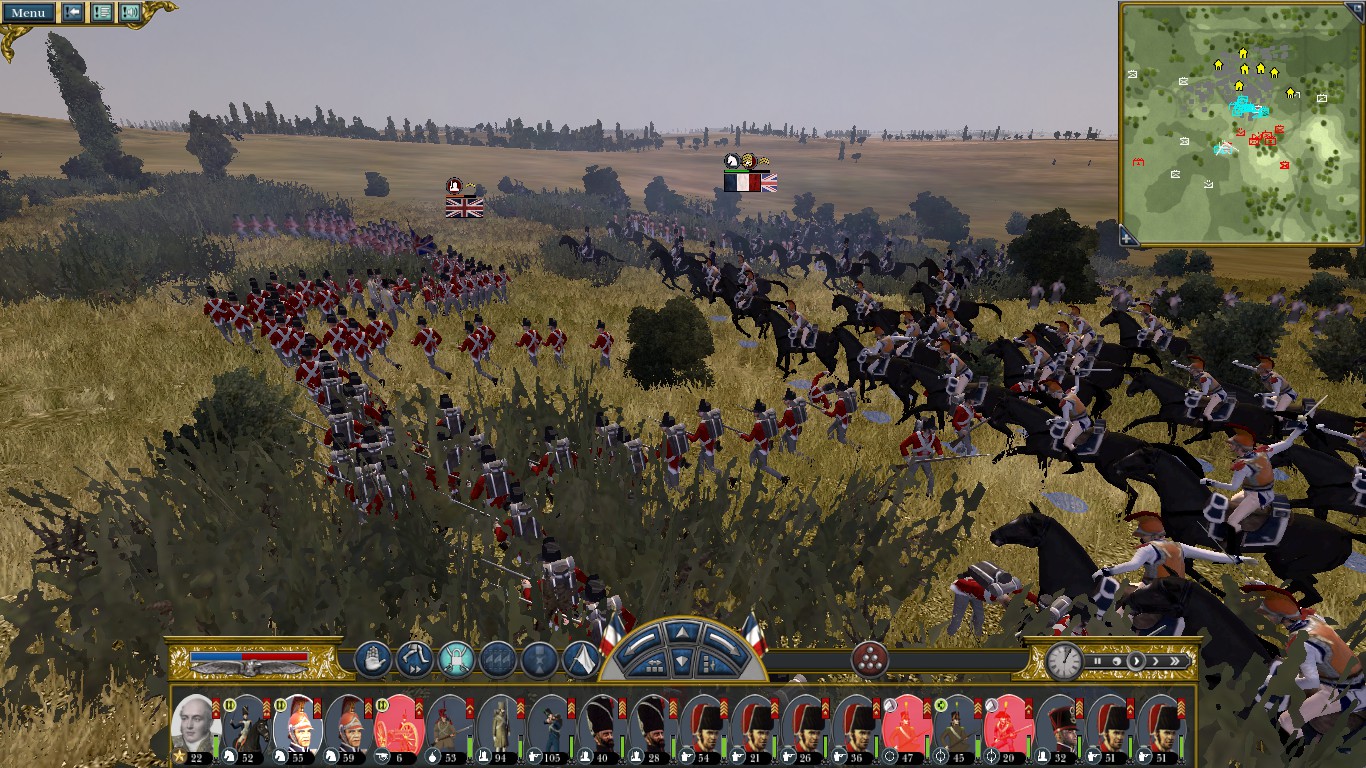Toggle the text message alerts button
Image resolution: width=1366 pixels, height=768 pixels.
coord(101,13)
